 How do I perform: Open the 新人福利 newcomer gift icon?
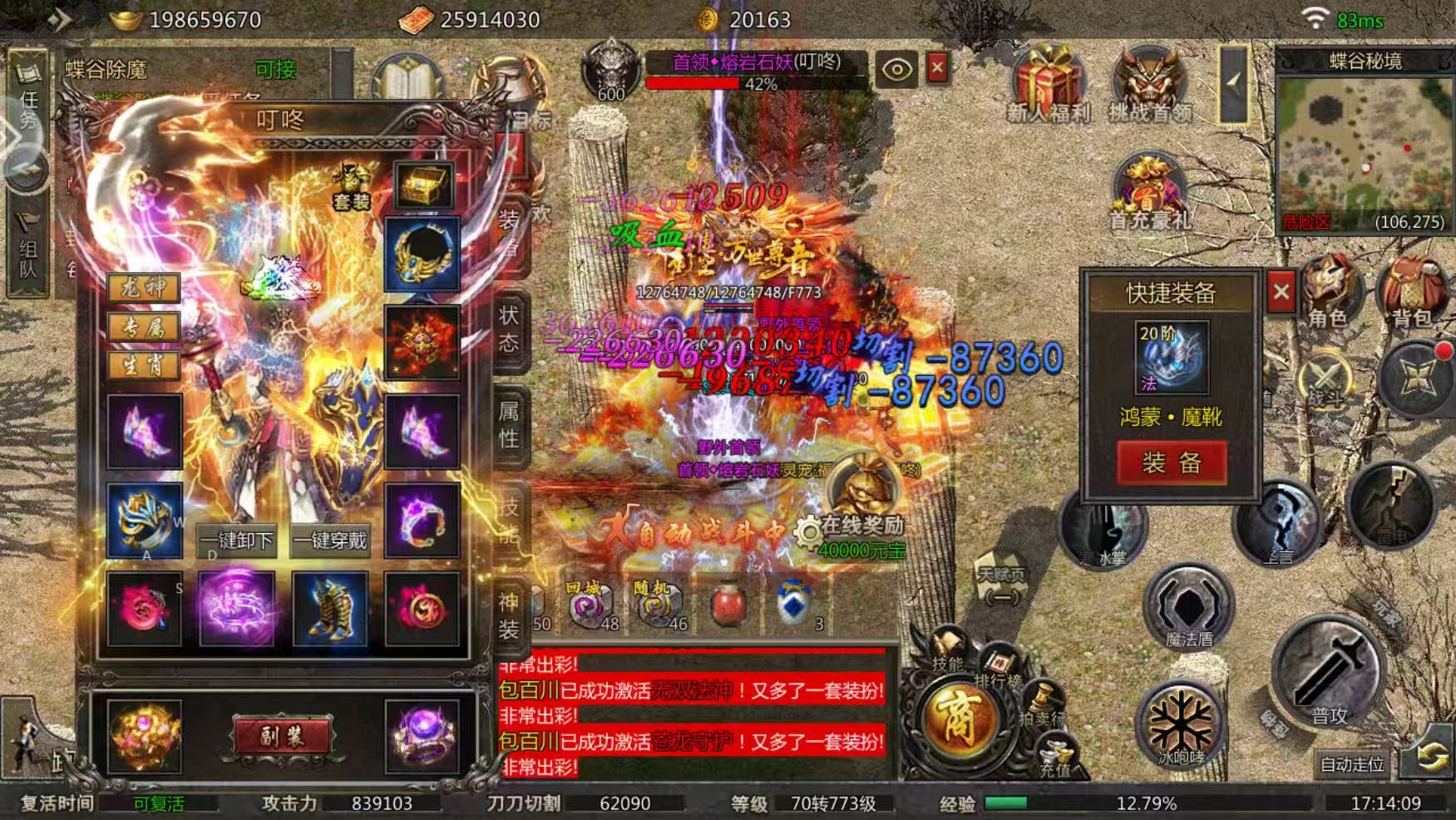coord(1048,83)
